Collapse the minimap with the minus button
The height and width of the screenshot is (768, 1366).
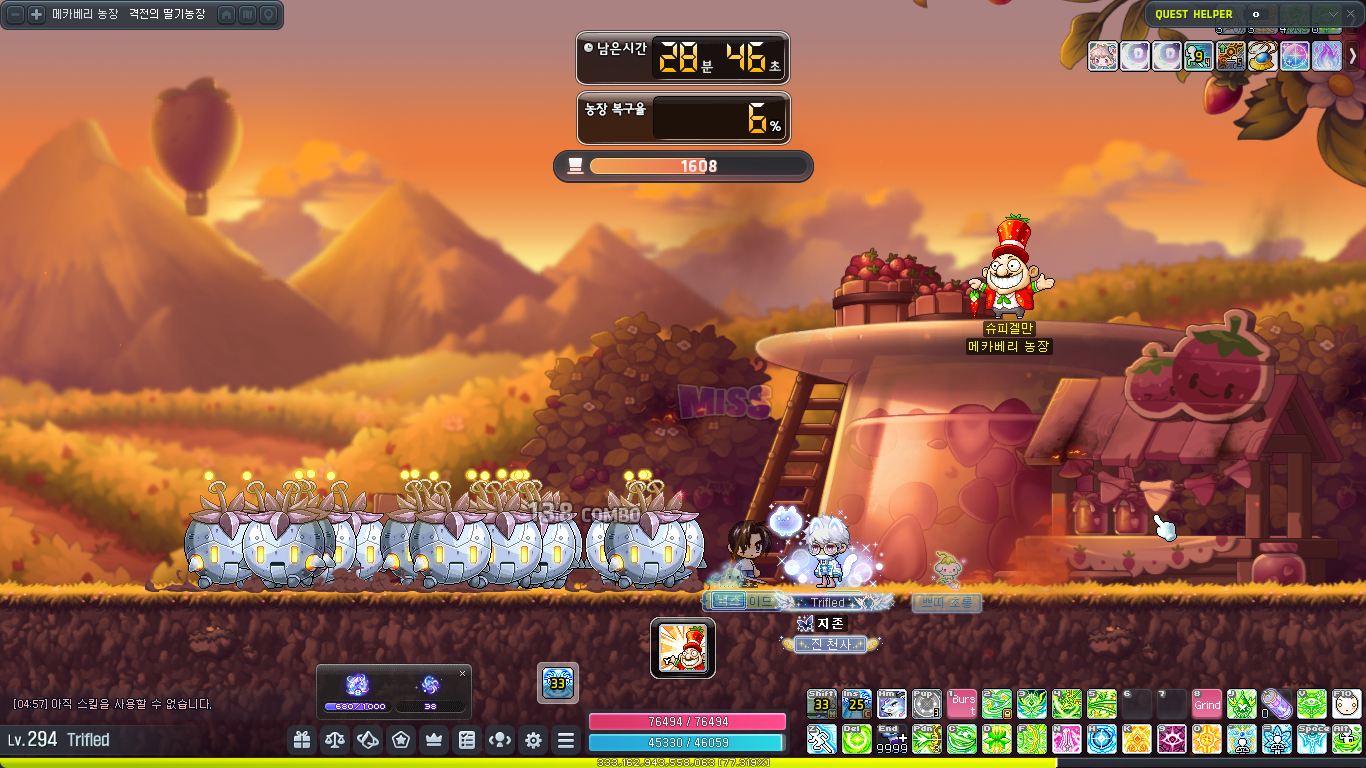pyautogui.click(x=16, y=15)
